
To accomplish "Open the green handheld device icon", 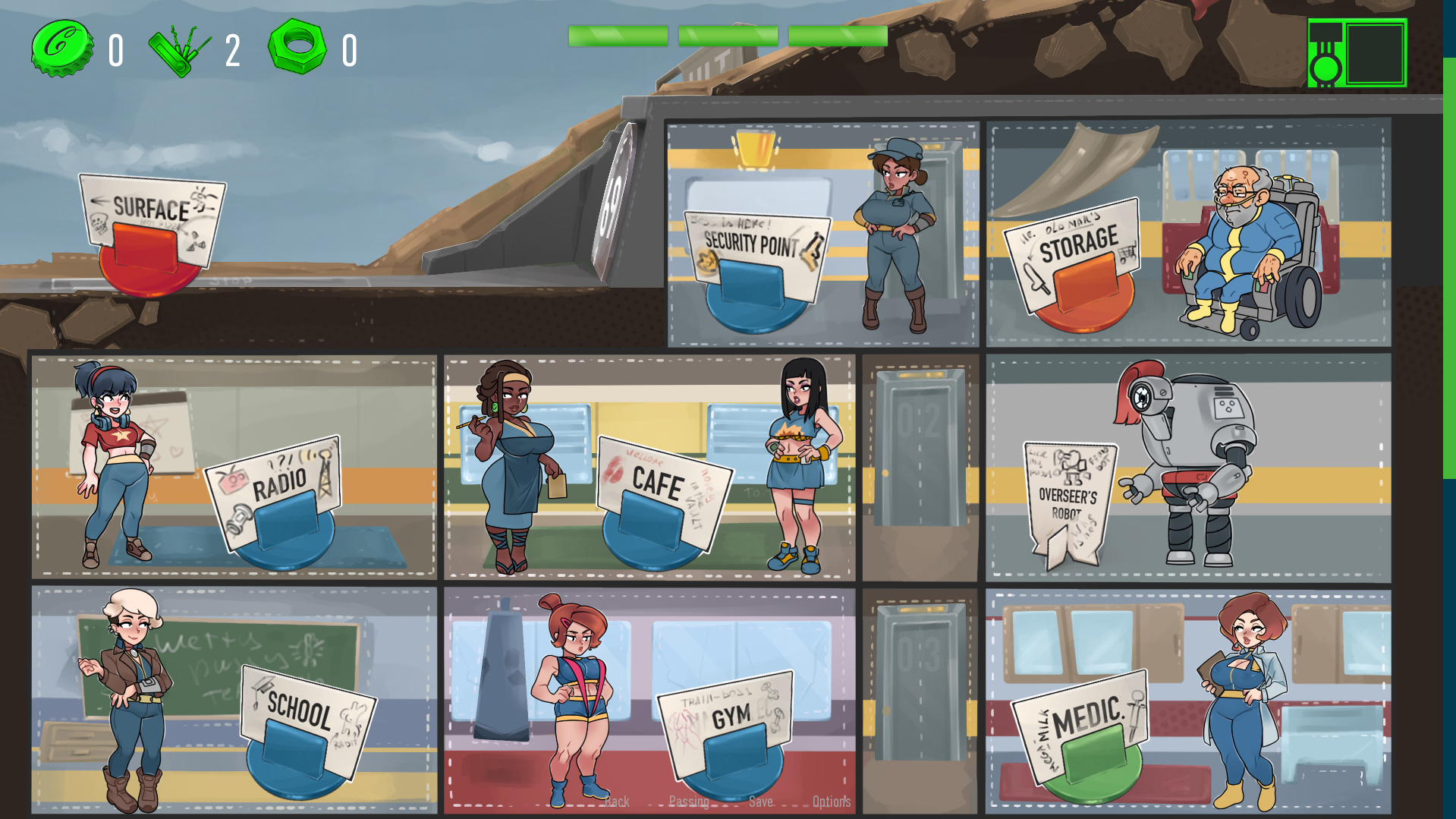I will pos(1357,53).
